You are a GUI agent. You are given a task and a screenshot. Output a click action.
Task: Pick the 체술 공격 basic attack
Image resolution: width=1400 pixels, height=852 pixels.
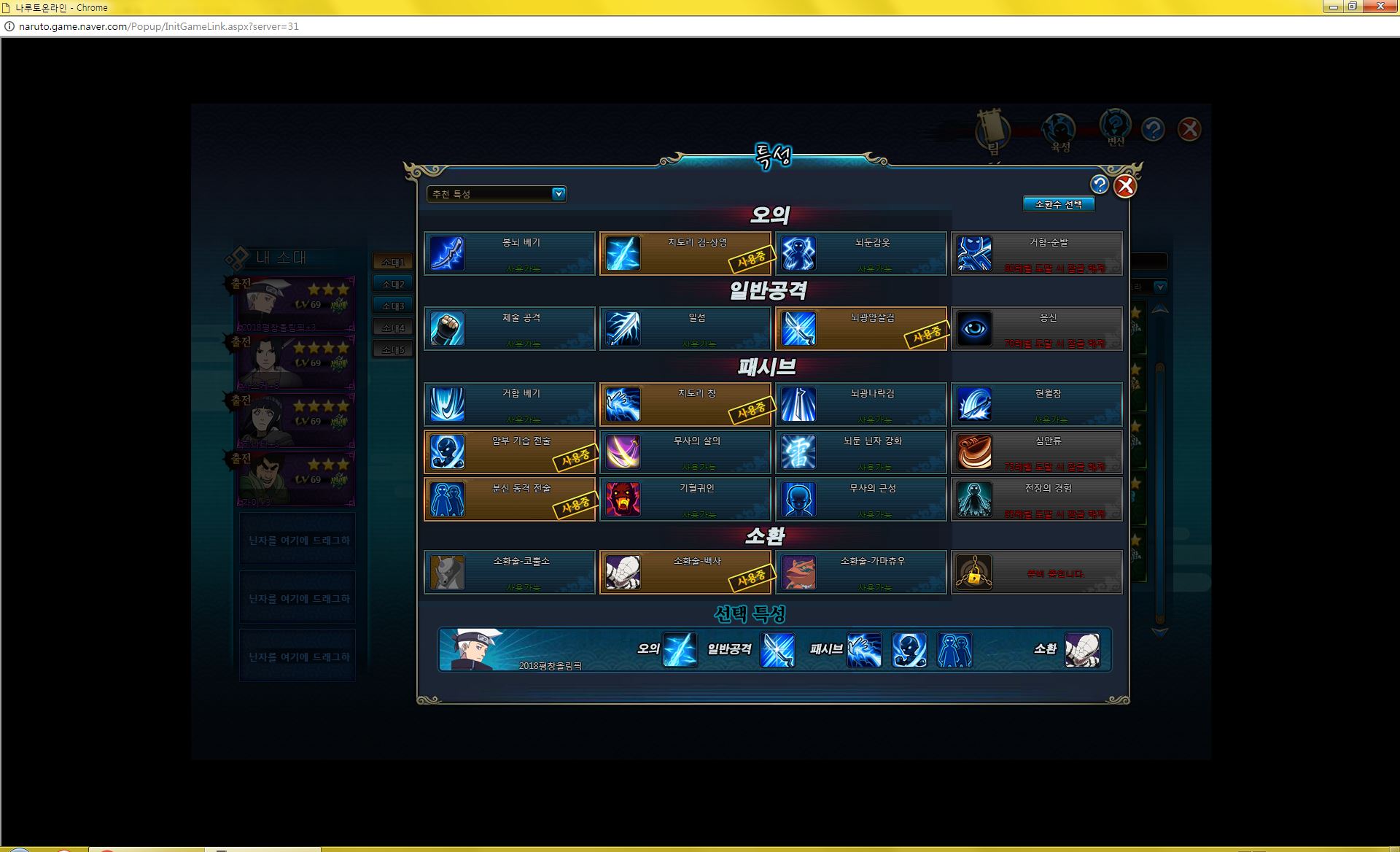[510, 329]
